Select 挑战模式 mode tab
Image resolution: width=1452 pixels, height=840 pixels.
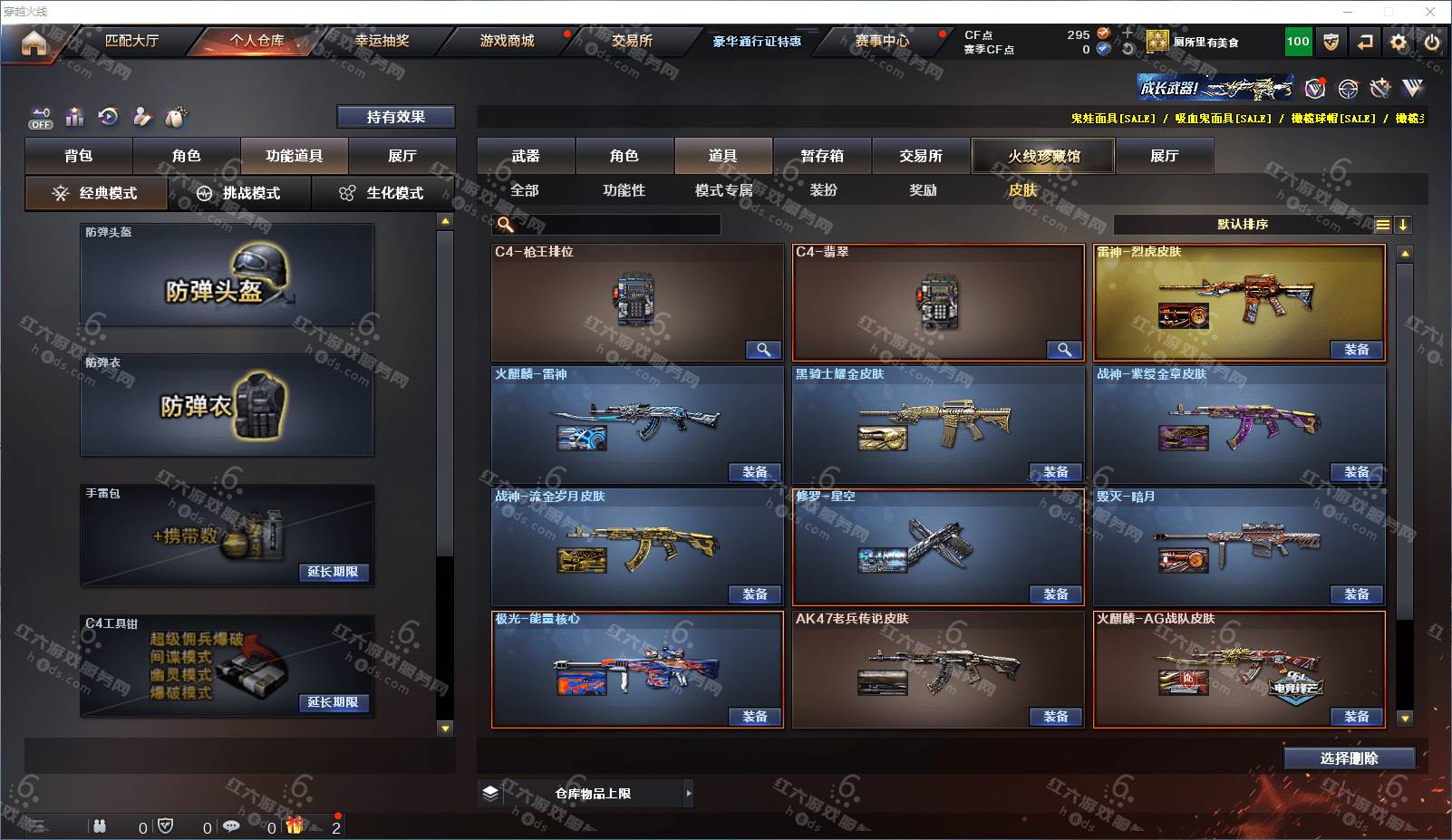pos(239,193)
